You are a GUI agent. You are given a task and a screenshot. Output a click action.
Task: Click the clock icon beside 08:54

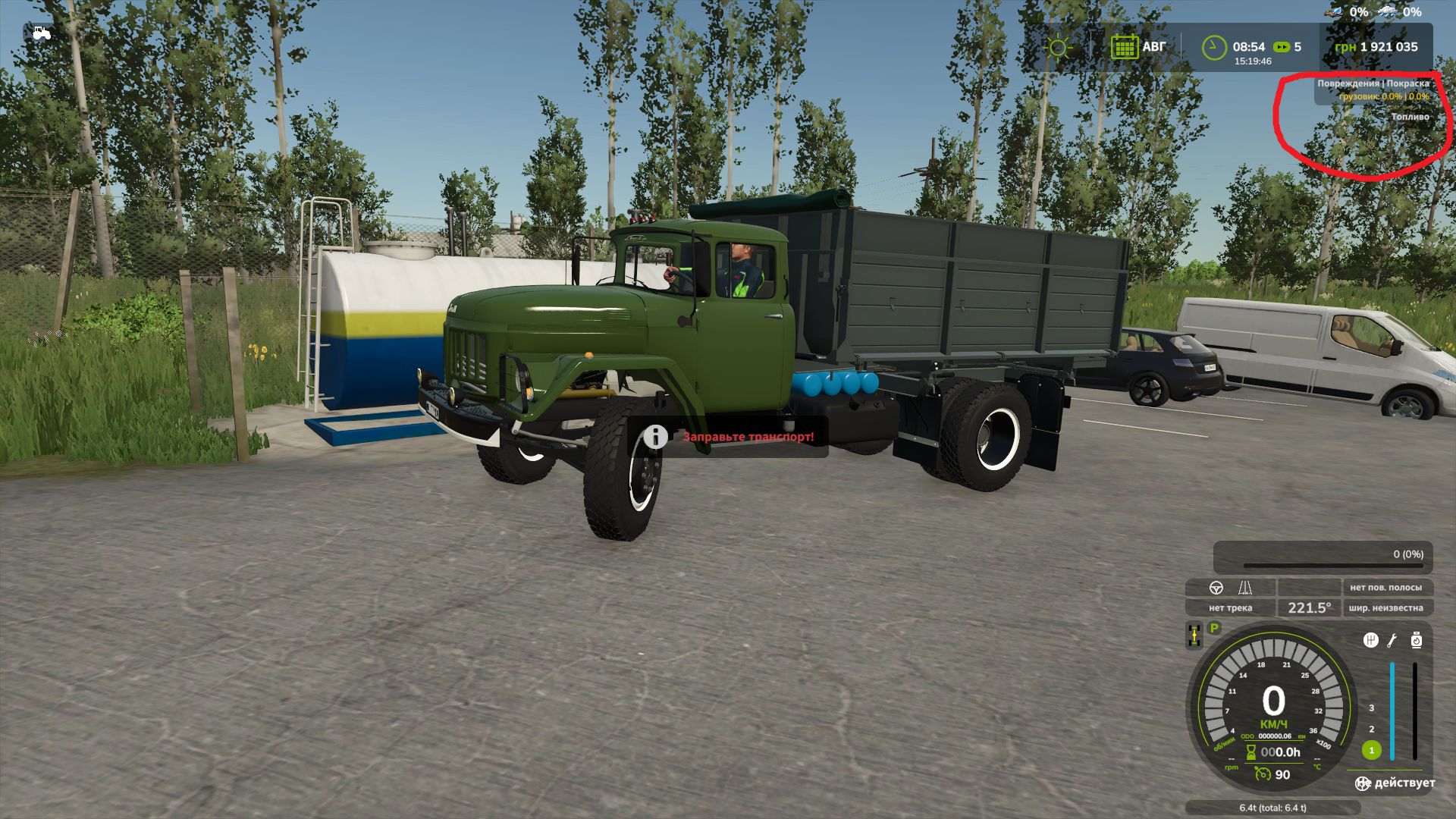pyautogui.click(x=1213, y=45)
